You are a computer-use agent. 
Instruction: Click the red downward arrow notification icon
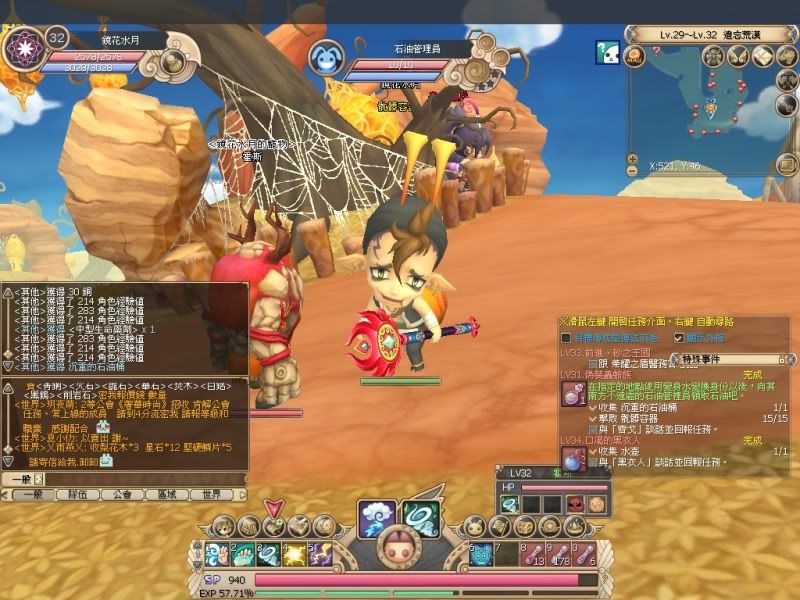click(273, 508)
